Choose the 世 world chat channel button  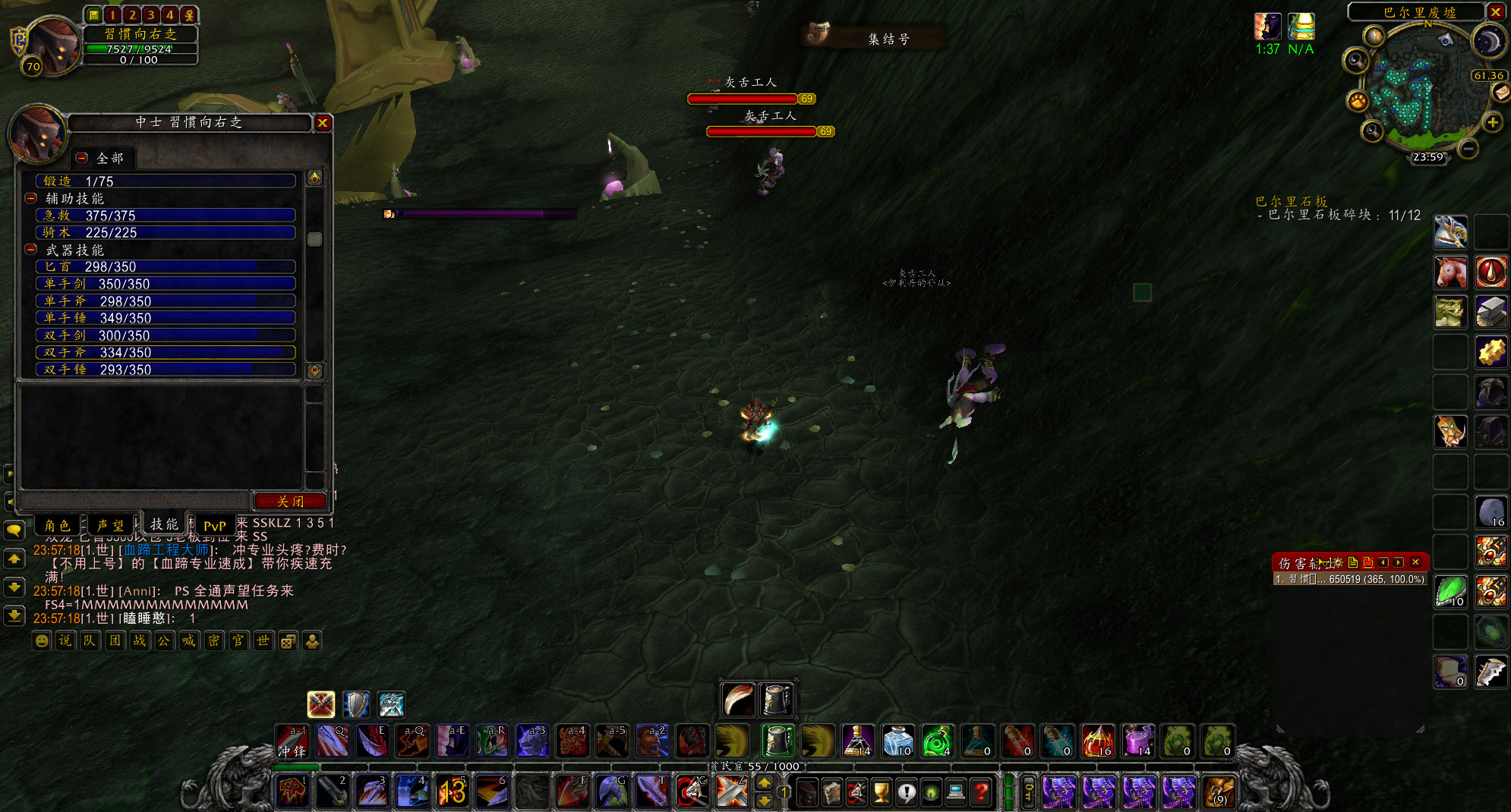click(263, 640)
